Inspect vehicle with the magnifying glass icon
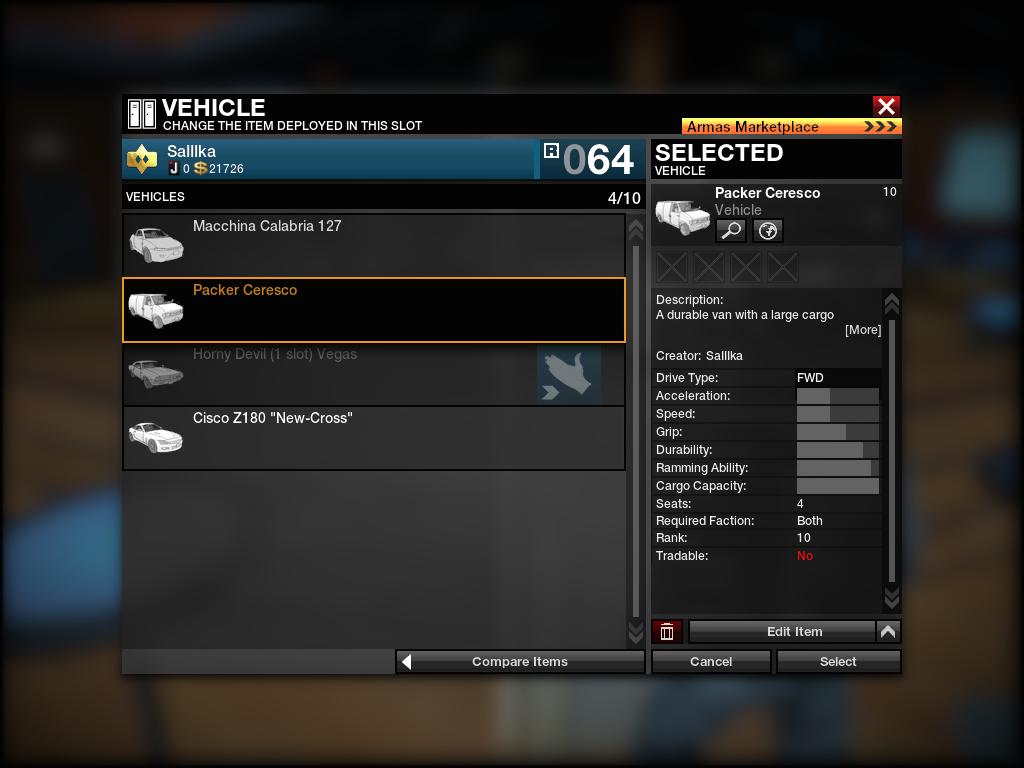 731,231
